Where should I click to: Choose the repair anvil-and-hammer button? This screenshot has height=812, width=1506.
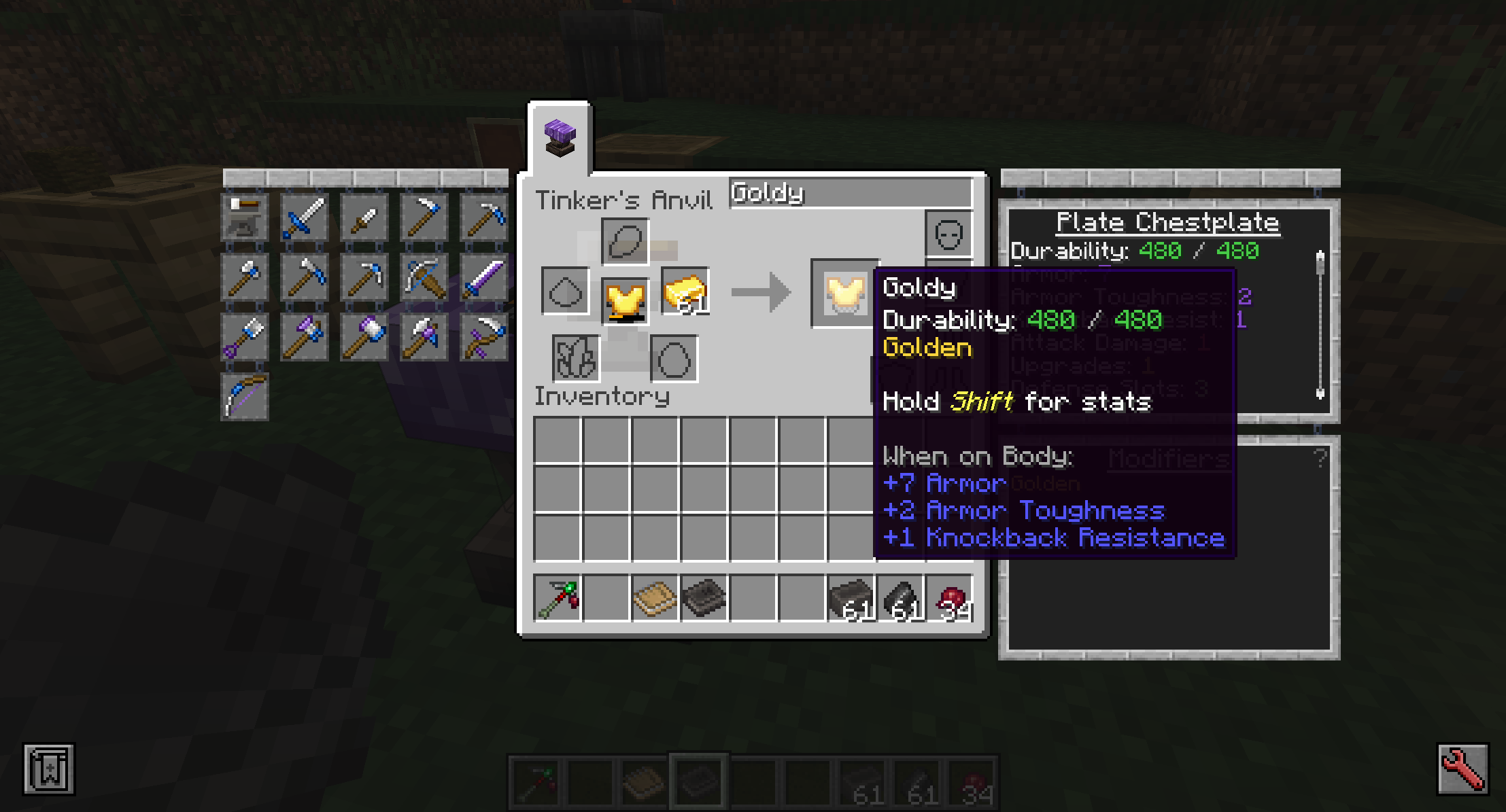coord(244,217)
